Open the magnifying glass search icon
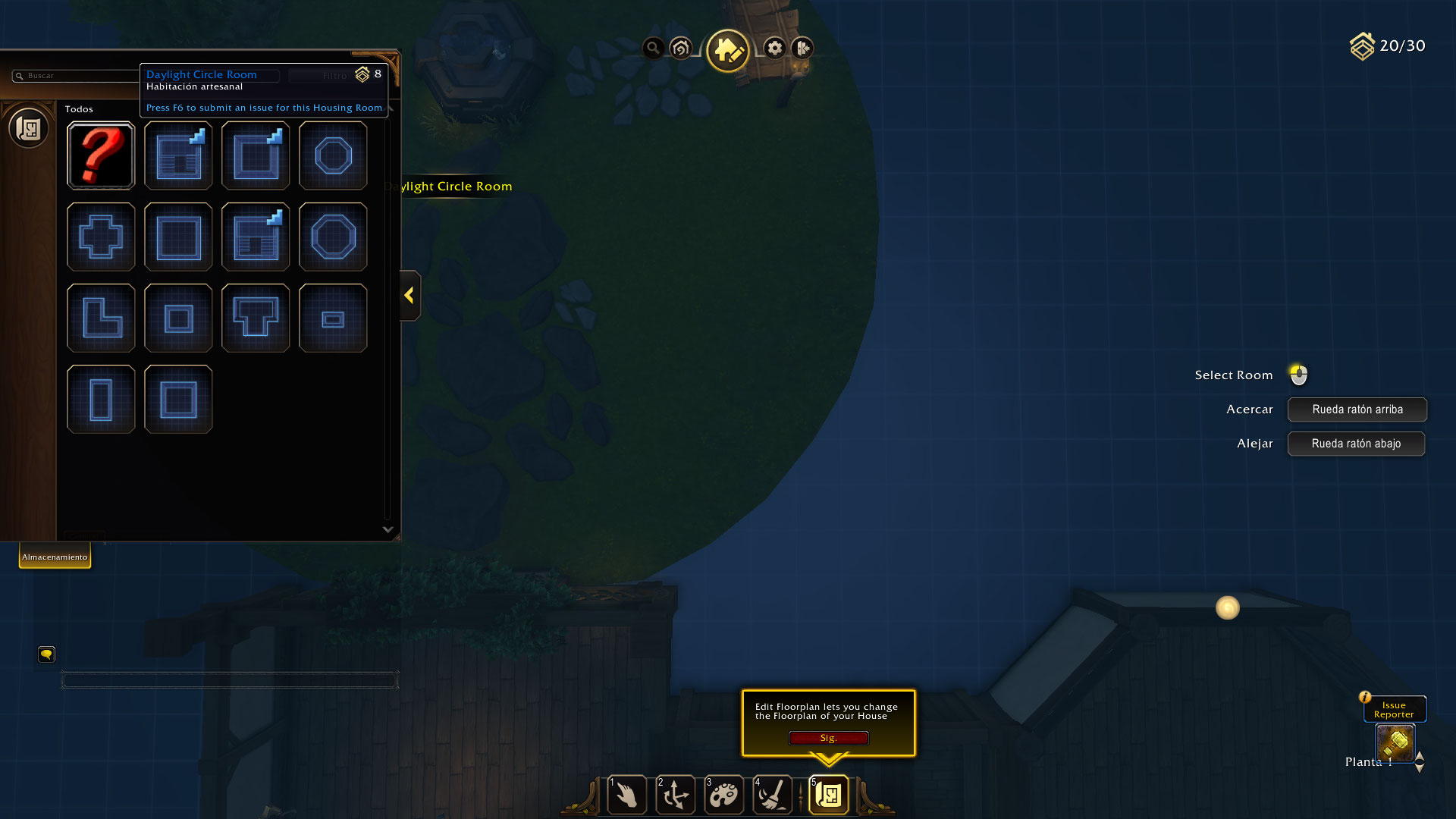Image resolution: width=1456 pixels, height=819 pixels. [652, 49]
